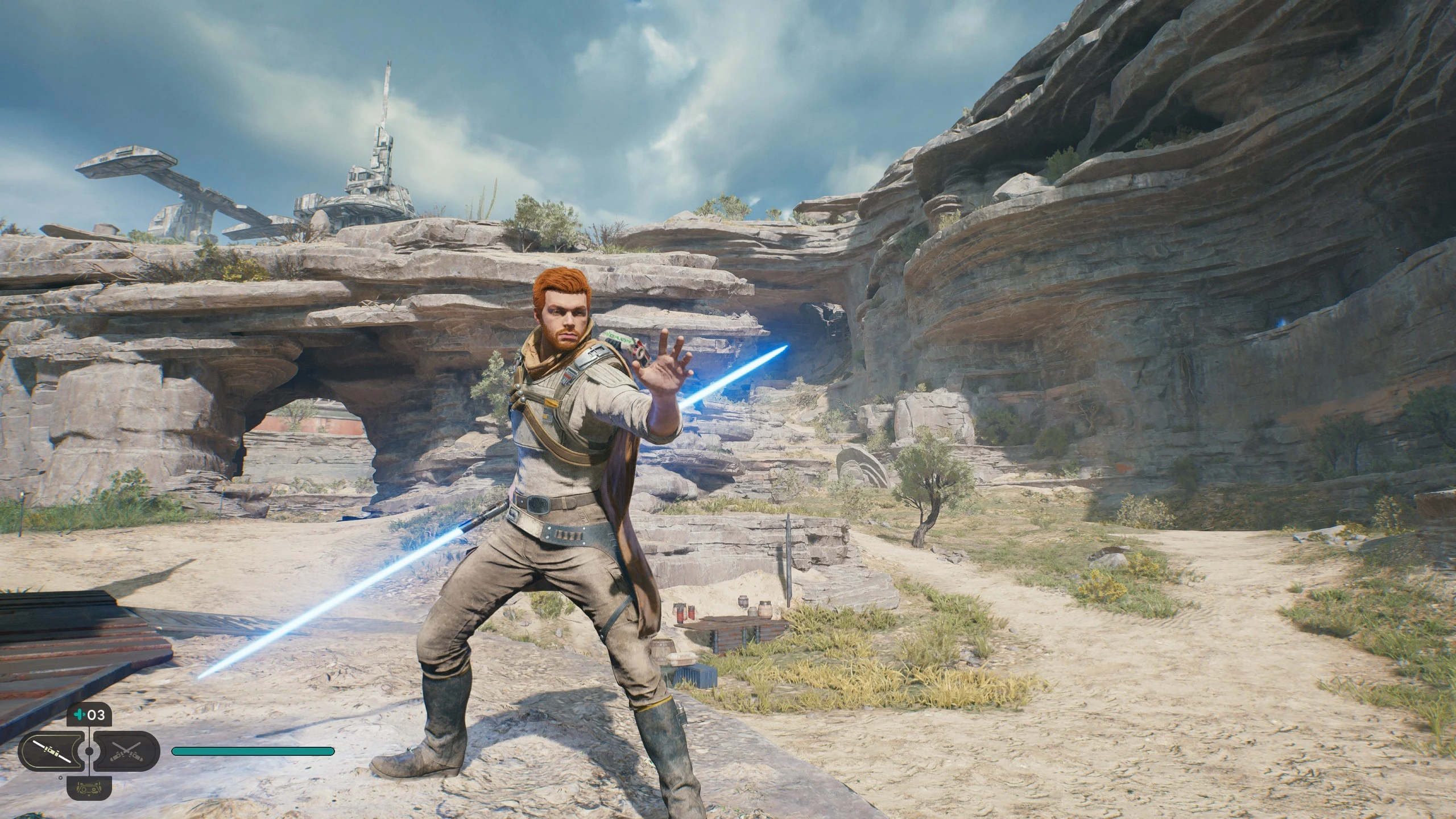Viewport: 1456px width, 819px height.
Task: Select the single-blade lightsaber stance icon
Action: click(x=51, y=752)
